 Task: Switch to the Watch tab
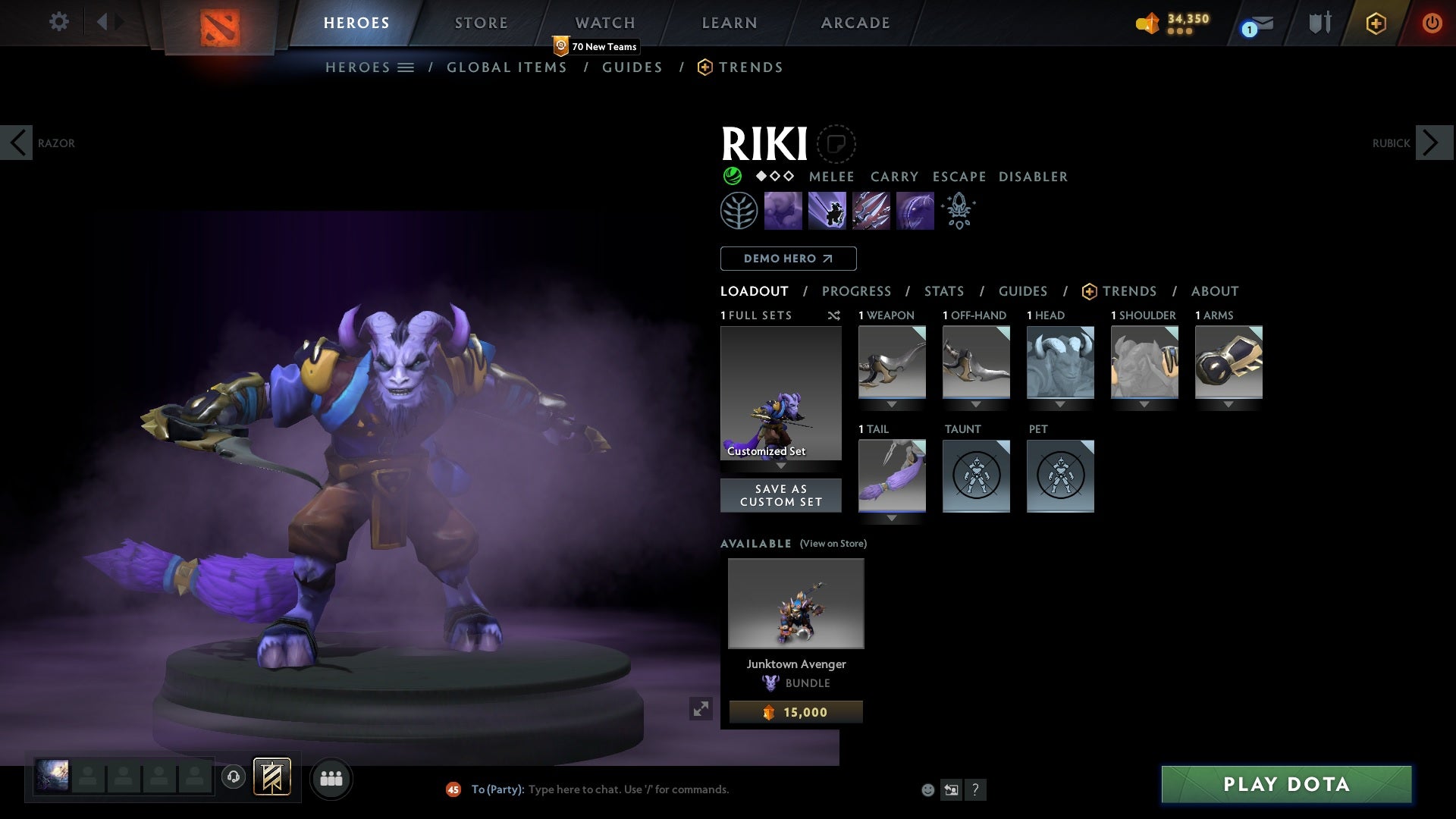point(604,23)
